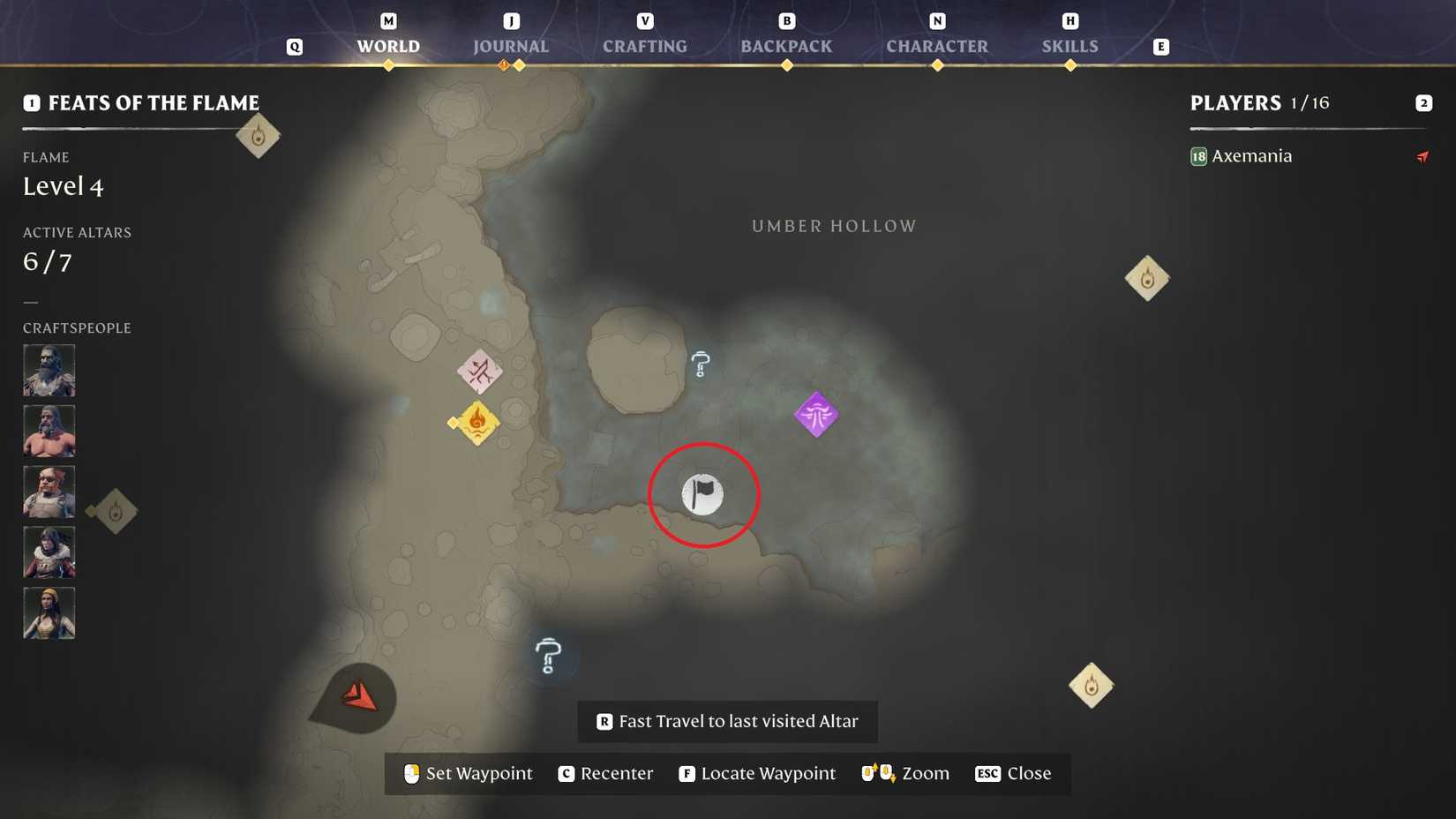Click the hammer mystery icon near Umber Hollow

tap(700, 362)
